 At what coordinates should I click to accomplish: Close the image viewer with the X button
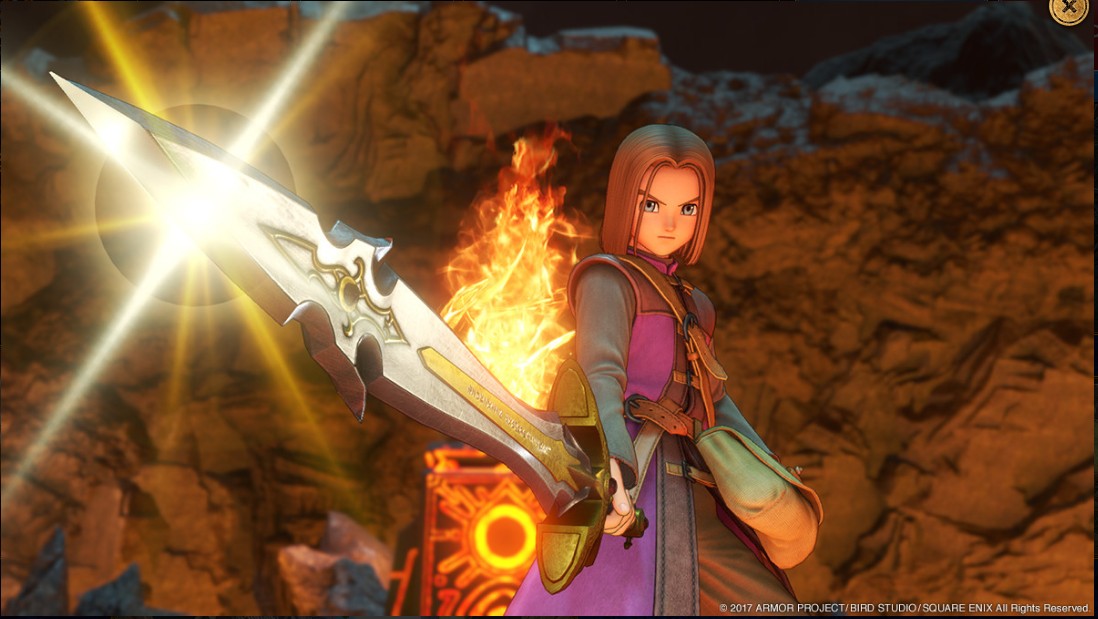tap(1069, 7)
